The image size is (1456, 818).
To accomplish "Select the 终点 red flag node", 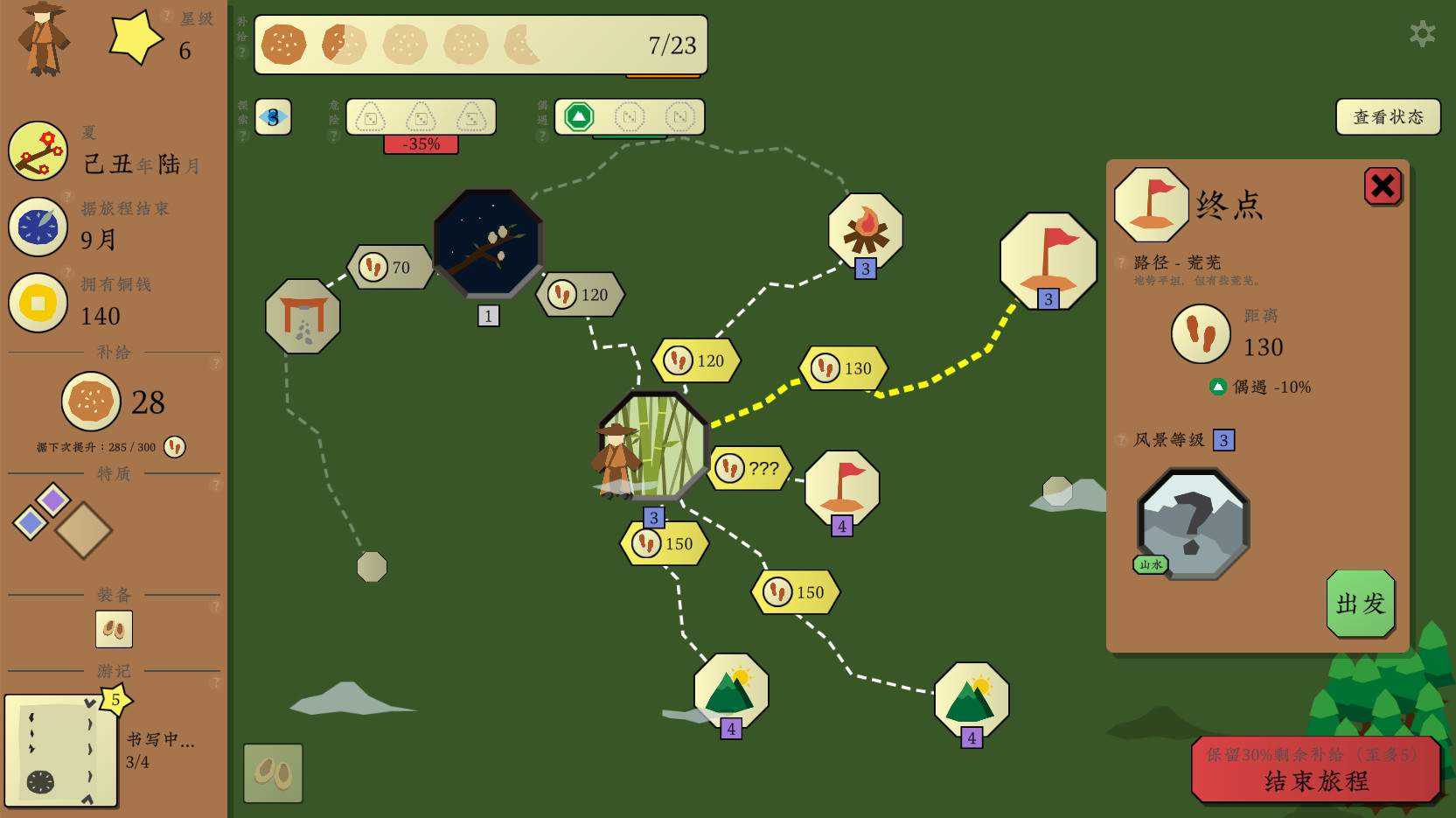I will click(1047, 258).
